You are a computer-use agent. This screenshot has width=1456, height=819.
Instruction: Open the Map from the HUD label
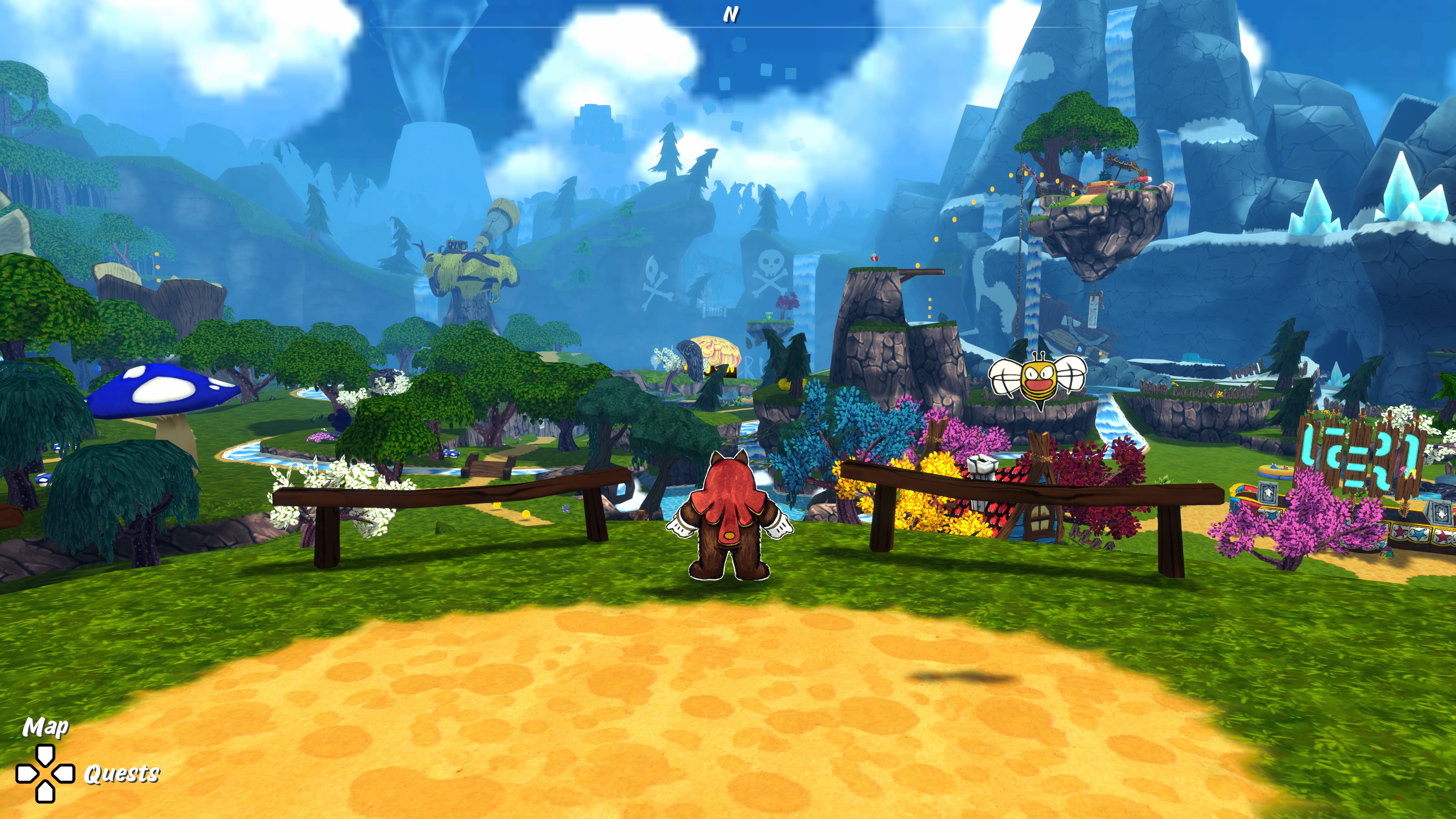click(45, 727)
